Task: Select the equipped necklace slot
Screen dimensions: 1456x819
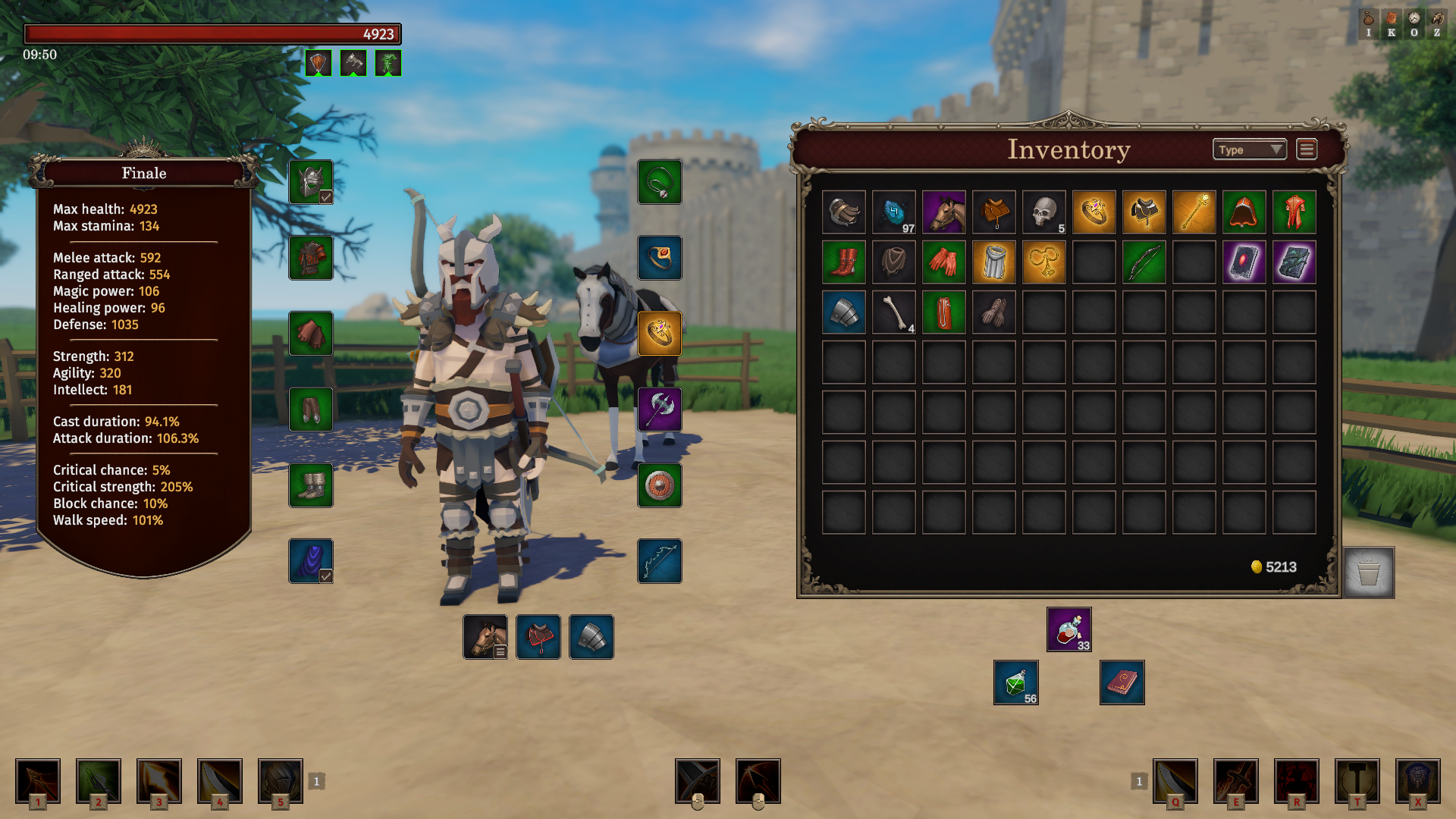Action: click(x=660, y=182)
